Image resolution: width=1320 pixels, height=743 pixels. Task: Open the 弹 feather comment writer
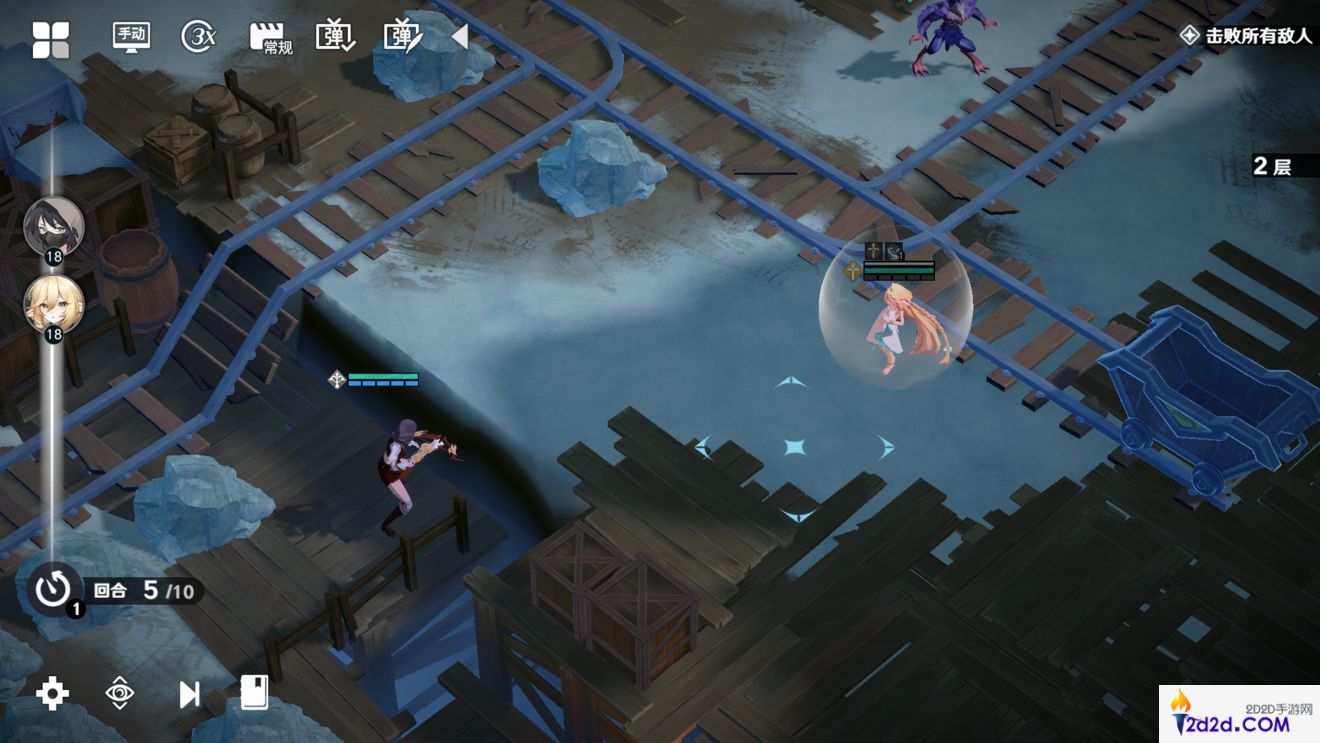coord(403,37)
